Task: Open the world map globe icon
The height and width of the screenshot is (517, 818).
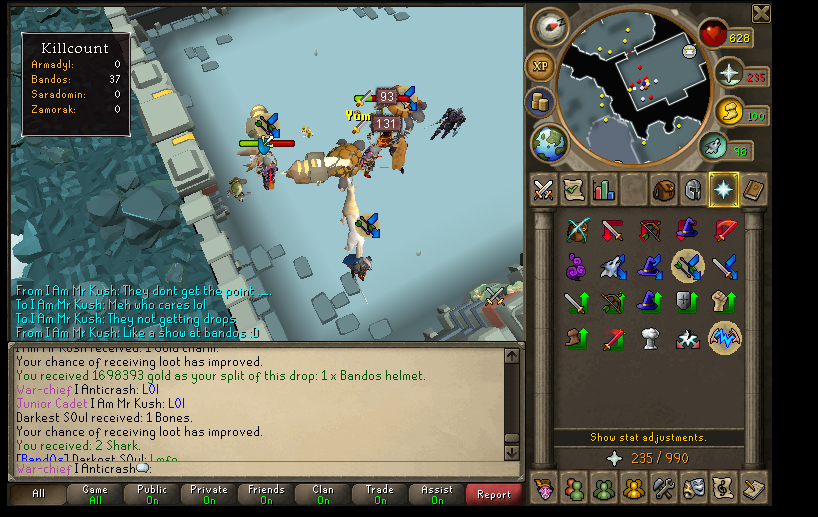Action: tap(549, 142)
